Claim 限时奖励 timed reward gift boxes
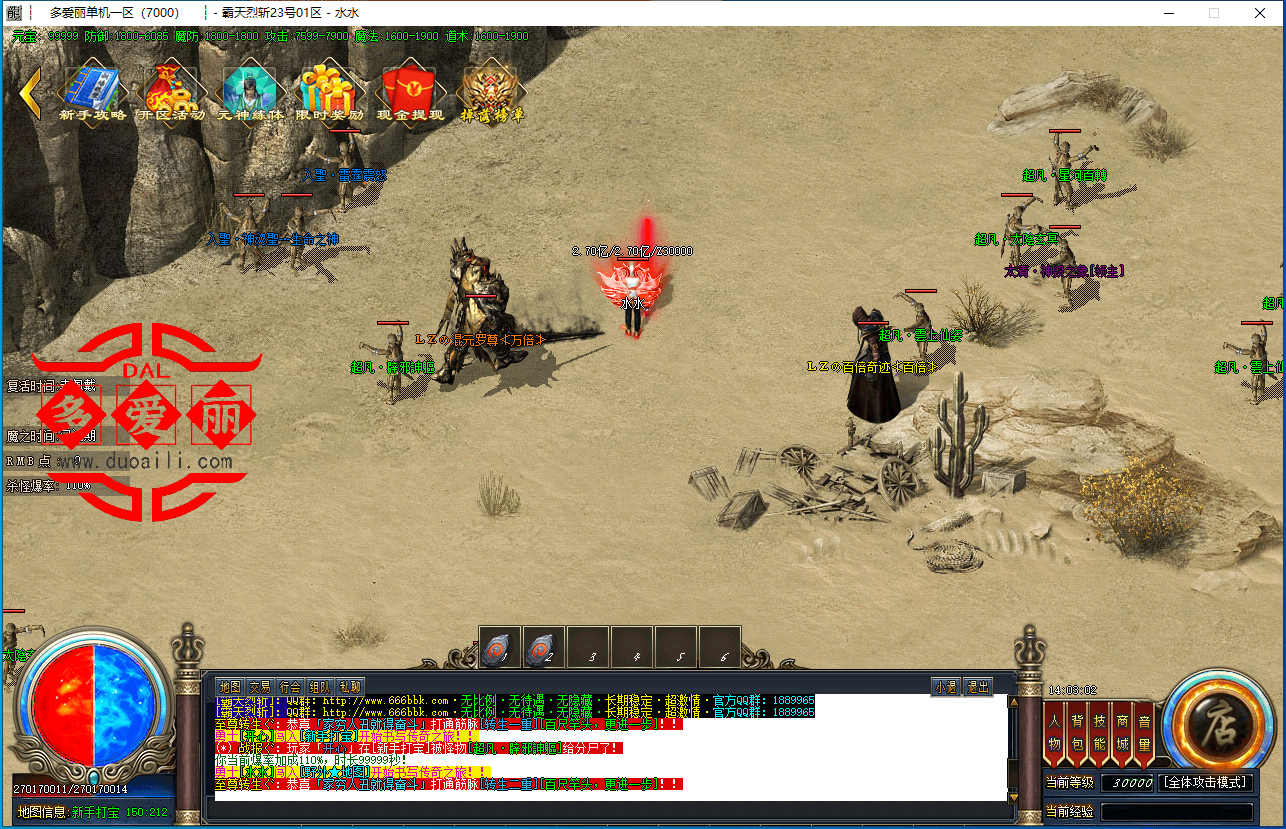The width and height of the screenshot is (1286, 829). (x=328, y=91)
